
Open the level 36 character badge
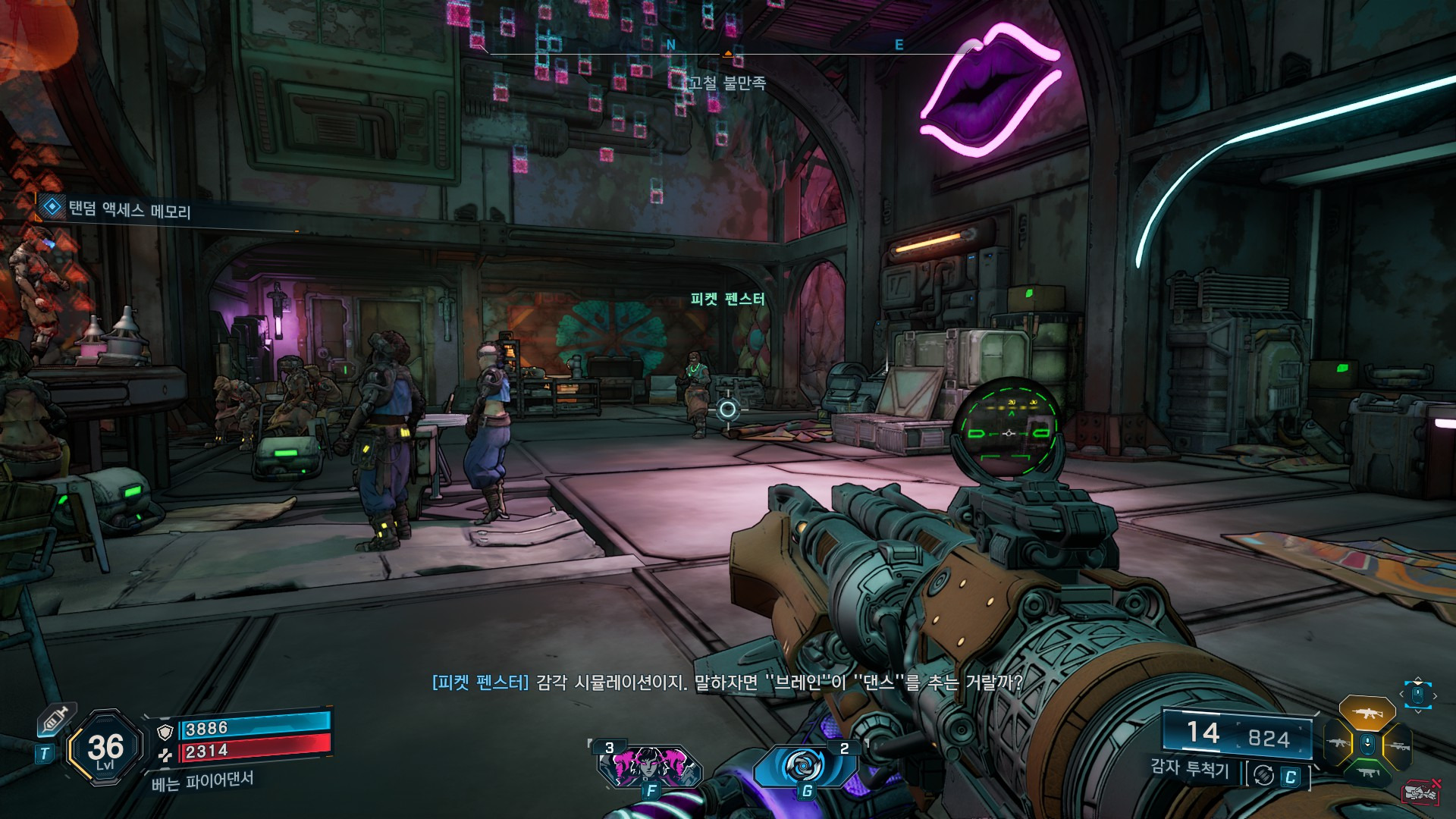tap(105, 748)
